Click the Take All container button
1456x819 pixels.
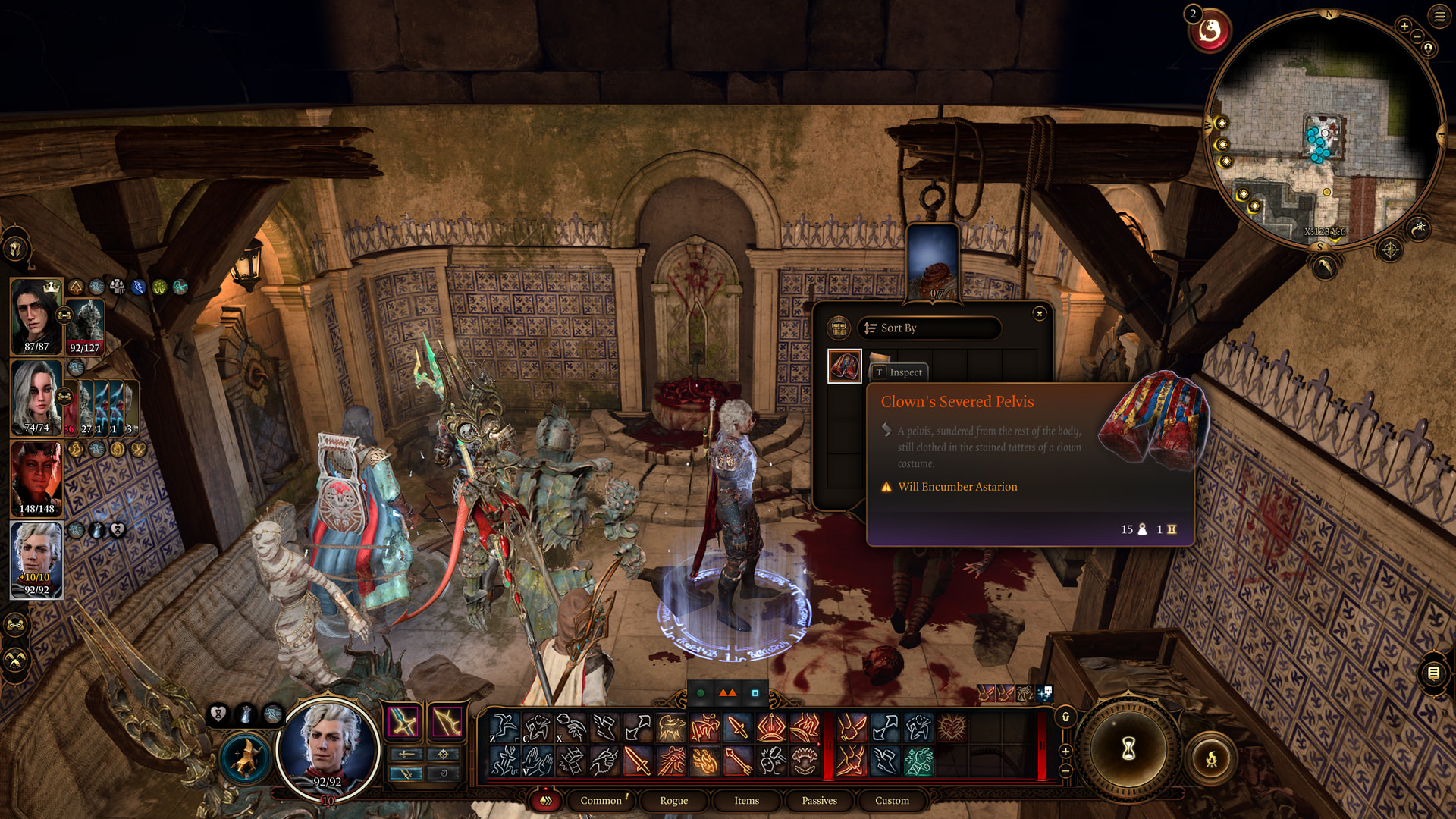coord(839,328)
